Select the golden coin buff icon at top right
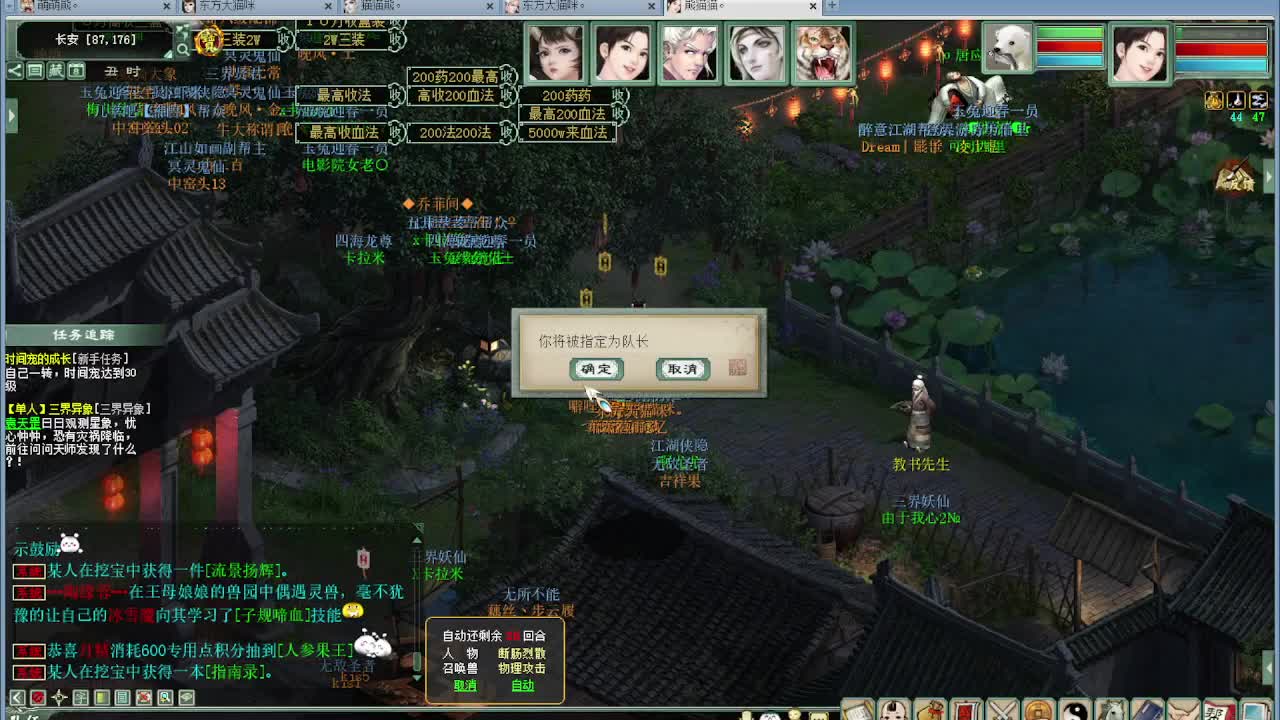 (1215, 100)
